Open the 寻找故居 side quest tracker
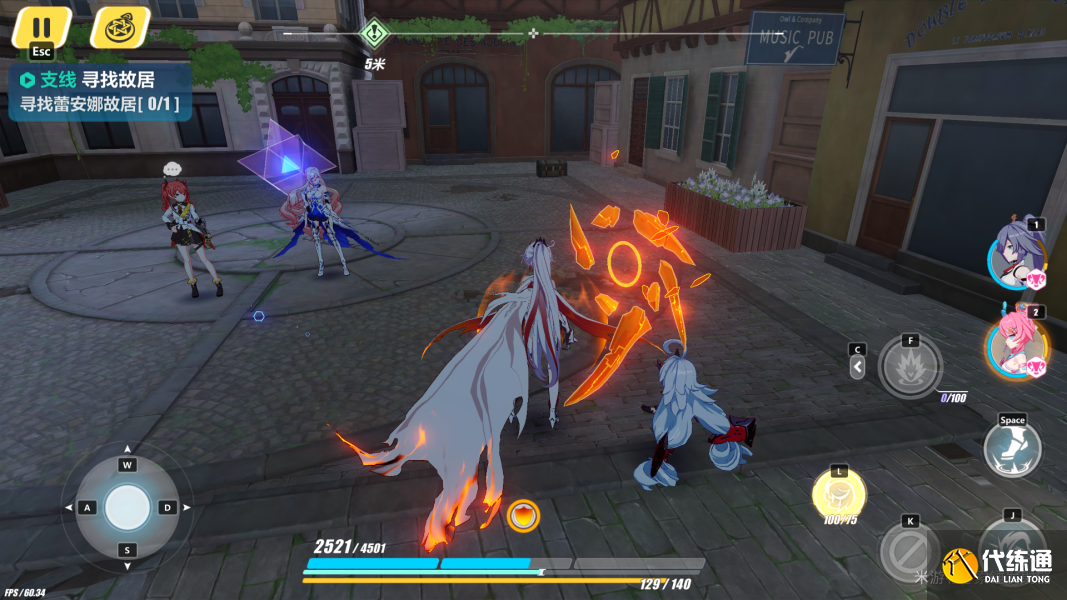Image resolution: width=1067 pixels, height=600 pixels. [98, 91]
